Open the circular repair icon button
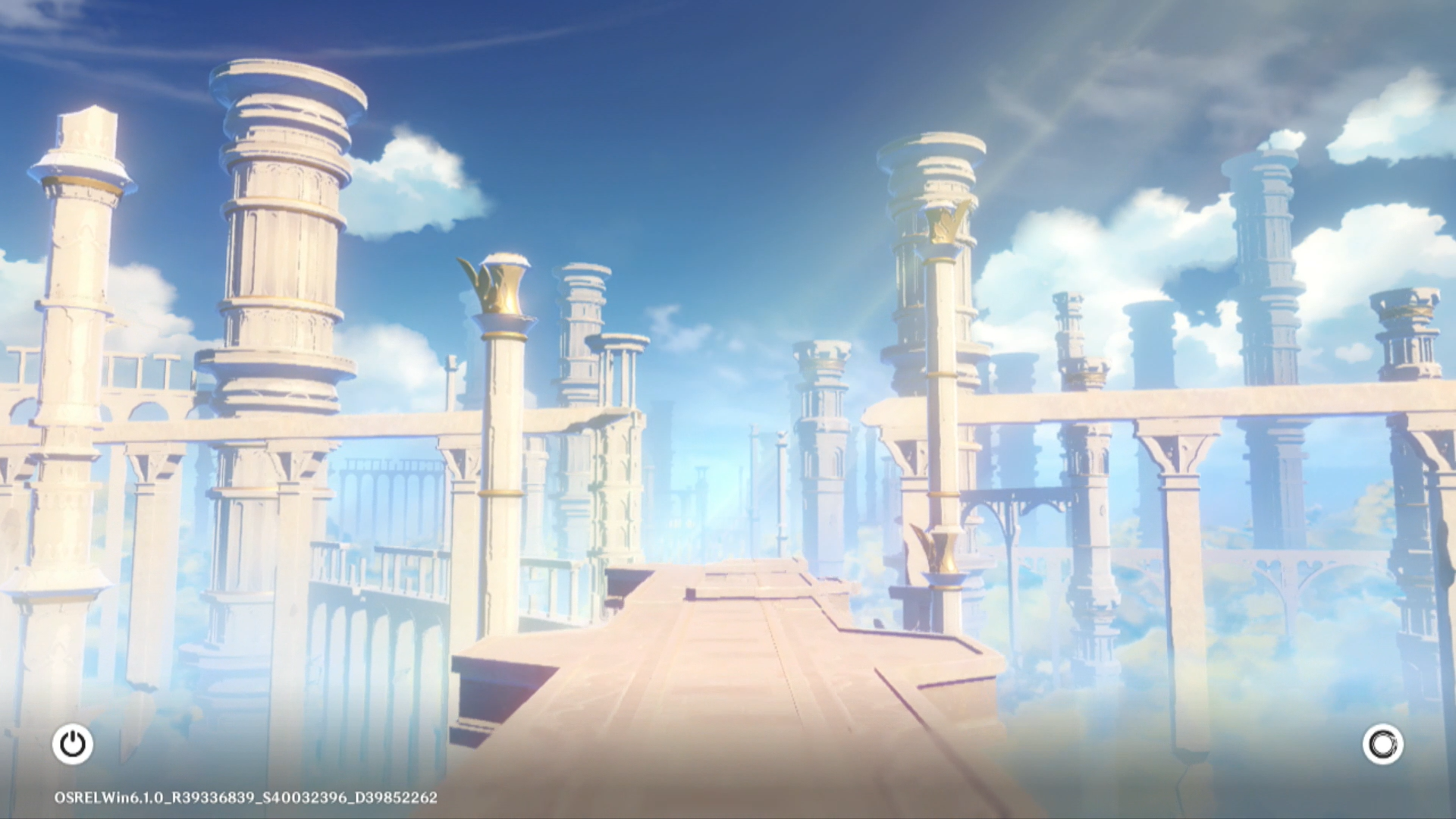Viewport: 1456px width, 819px height. (x=1382, y=744)
